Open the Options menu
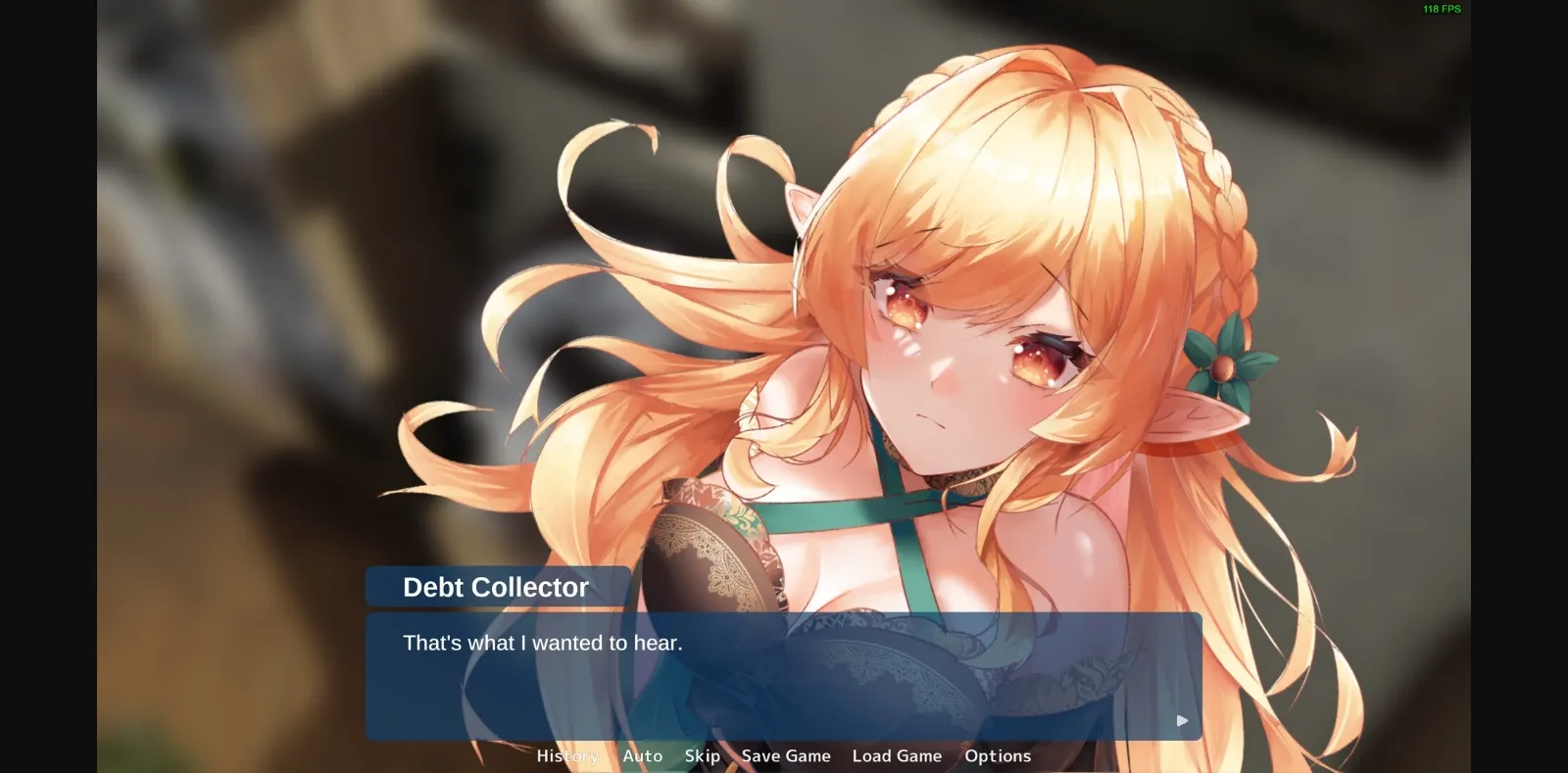Screen dimensions: 1568x773 point(998,755)
